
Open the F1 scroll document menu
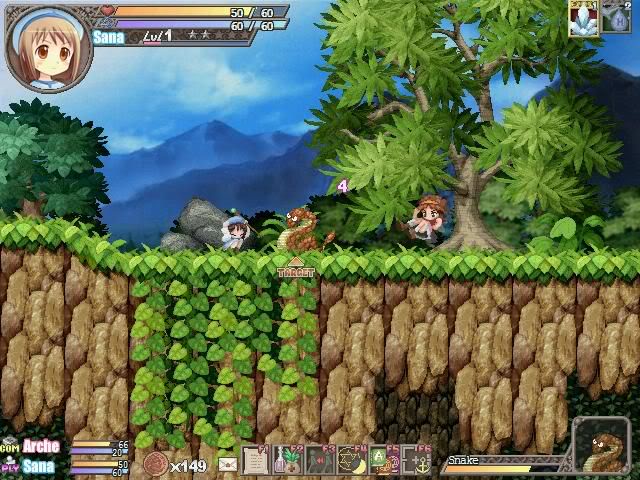pos(256,460)
